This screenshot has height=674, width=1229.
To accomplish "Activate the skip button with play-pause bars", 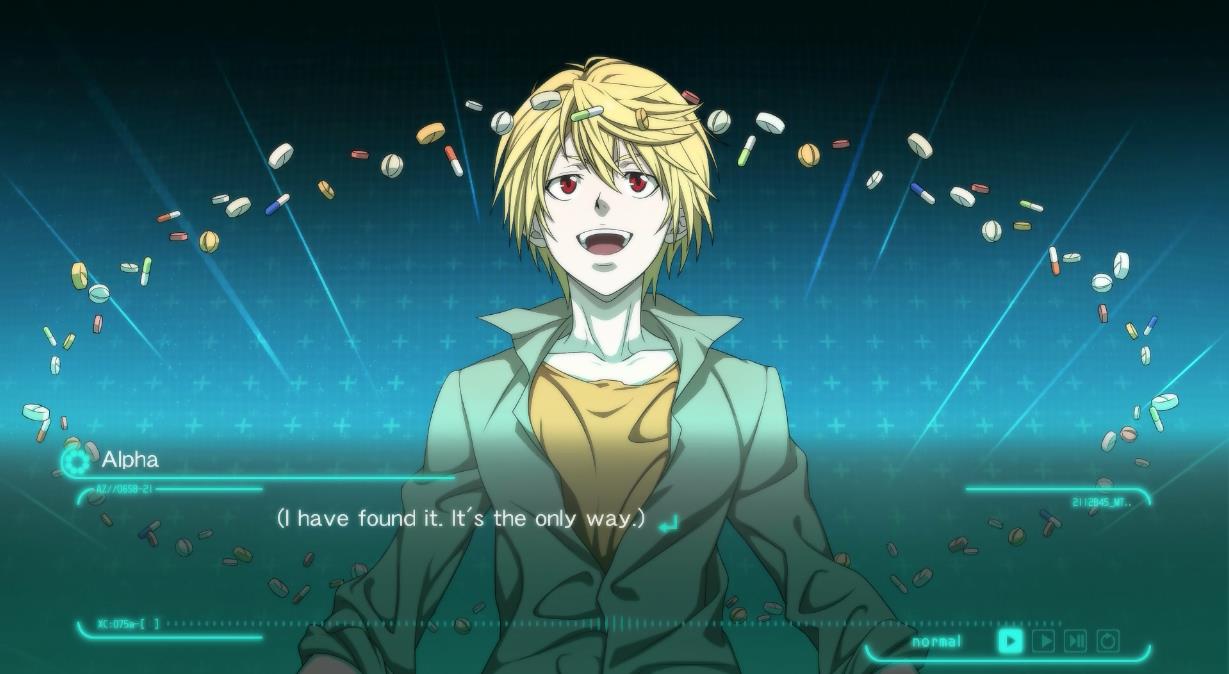I will tap(1075, 641).
